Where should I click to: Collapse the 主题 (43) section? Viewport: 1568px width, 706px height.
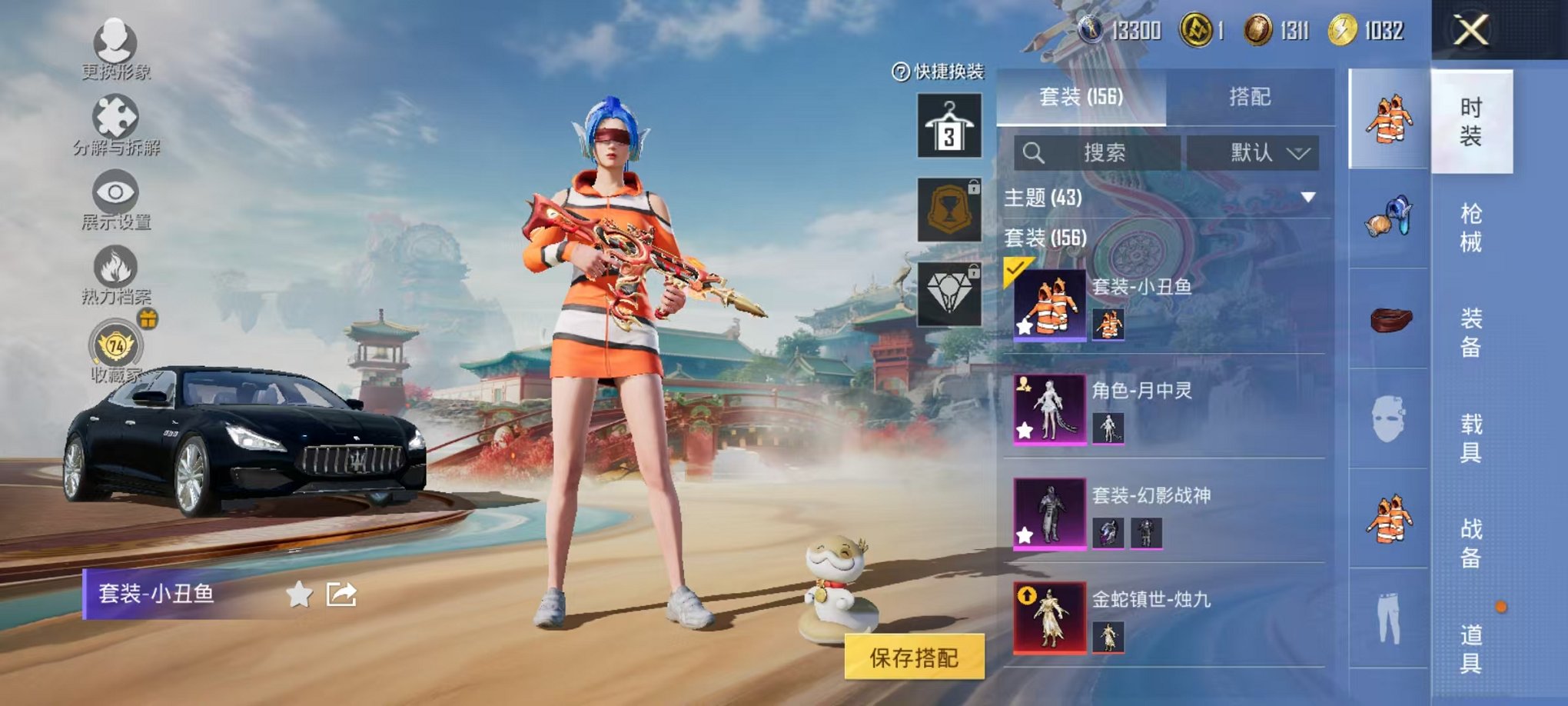(1307, 198)
